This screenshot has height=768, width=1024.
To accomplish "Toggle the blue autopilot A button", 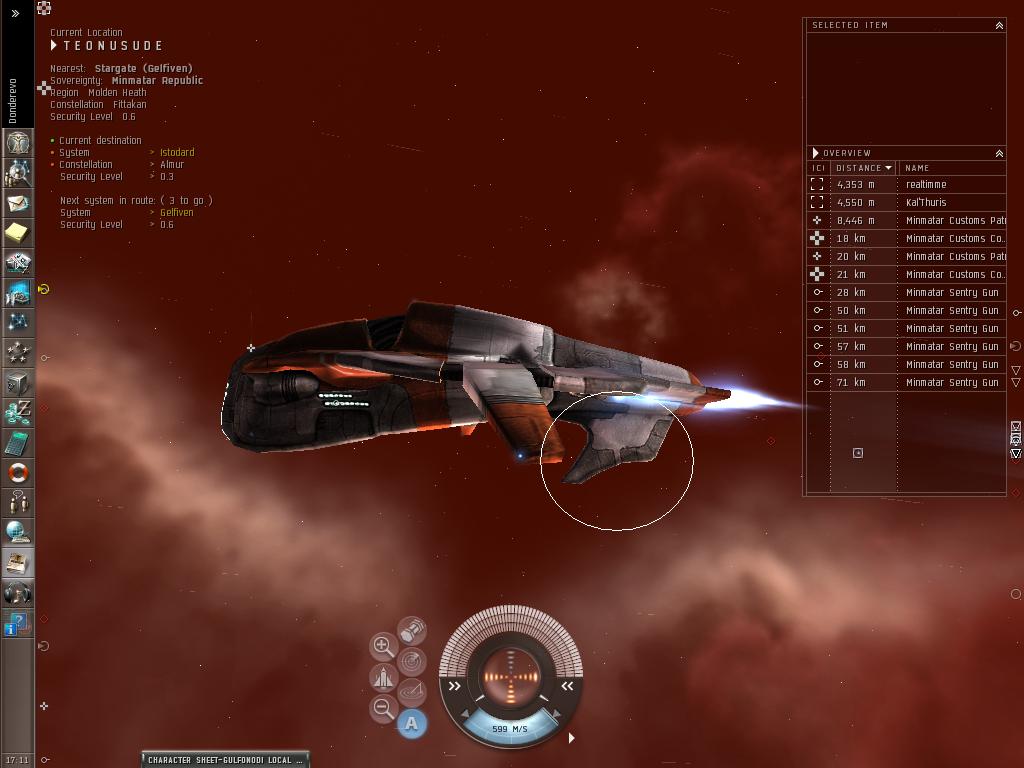I will 412,723.
